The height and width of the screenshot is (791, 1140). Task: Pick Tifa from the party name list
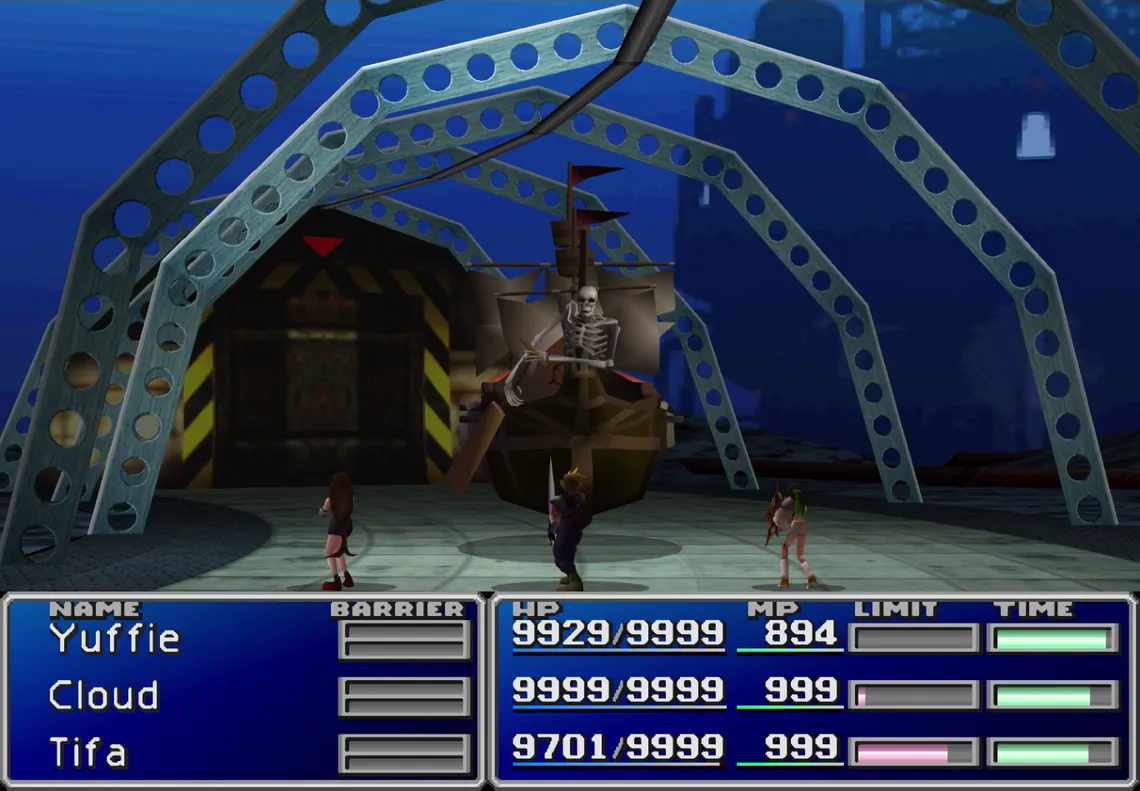pyautogui.click(x=88, y=752)
